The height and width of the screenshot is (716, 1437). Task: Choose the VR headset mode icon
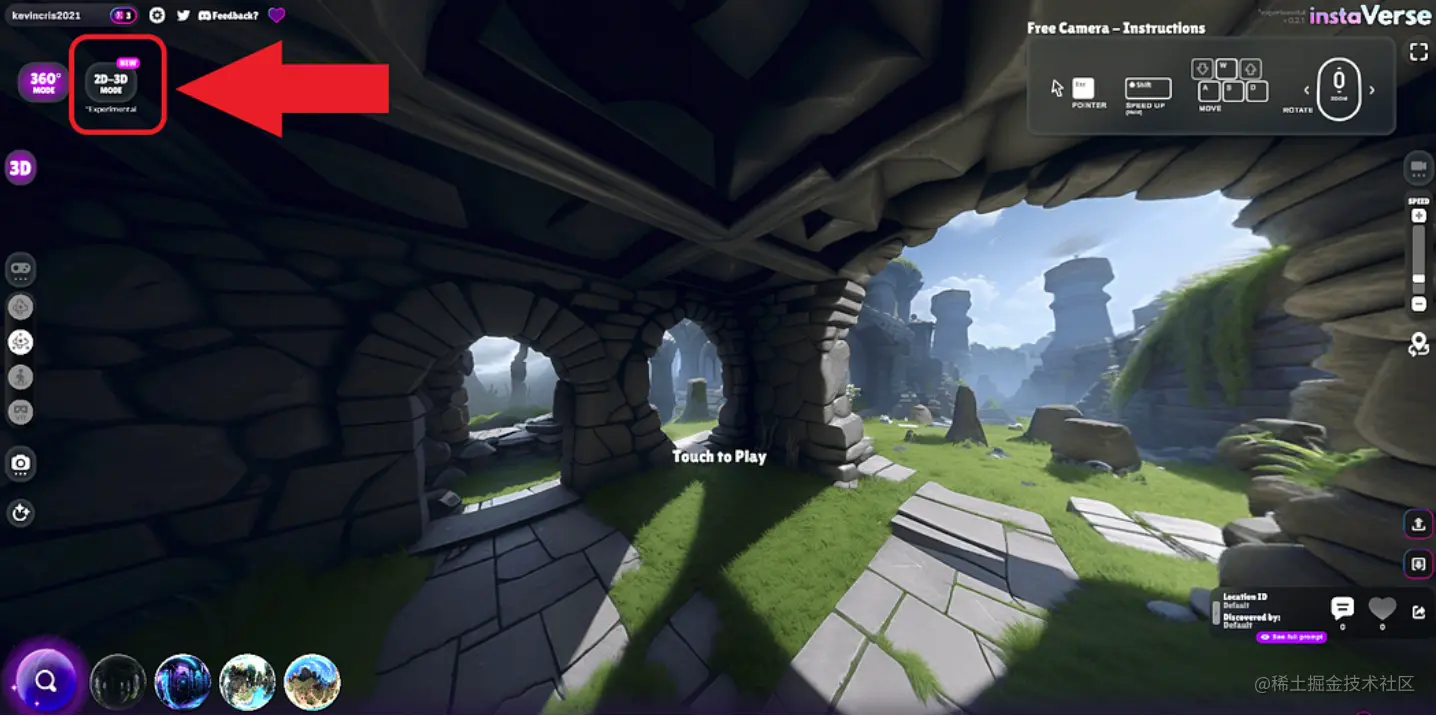20,412
